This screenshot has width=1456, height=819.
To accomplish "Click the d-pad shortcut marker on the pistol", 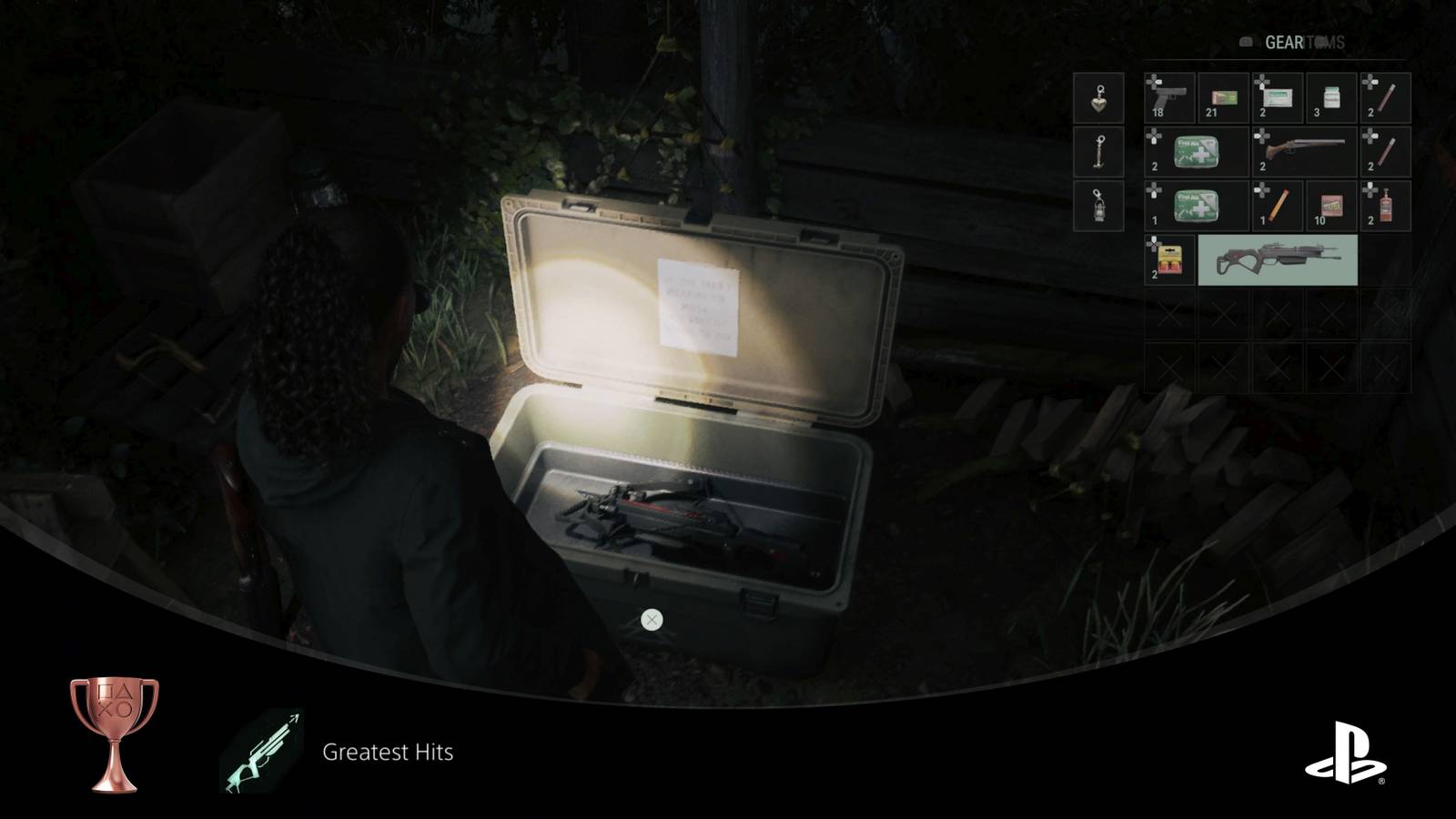I will 1154,81.
